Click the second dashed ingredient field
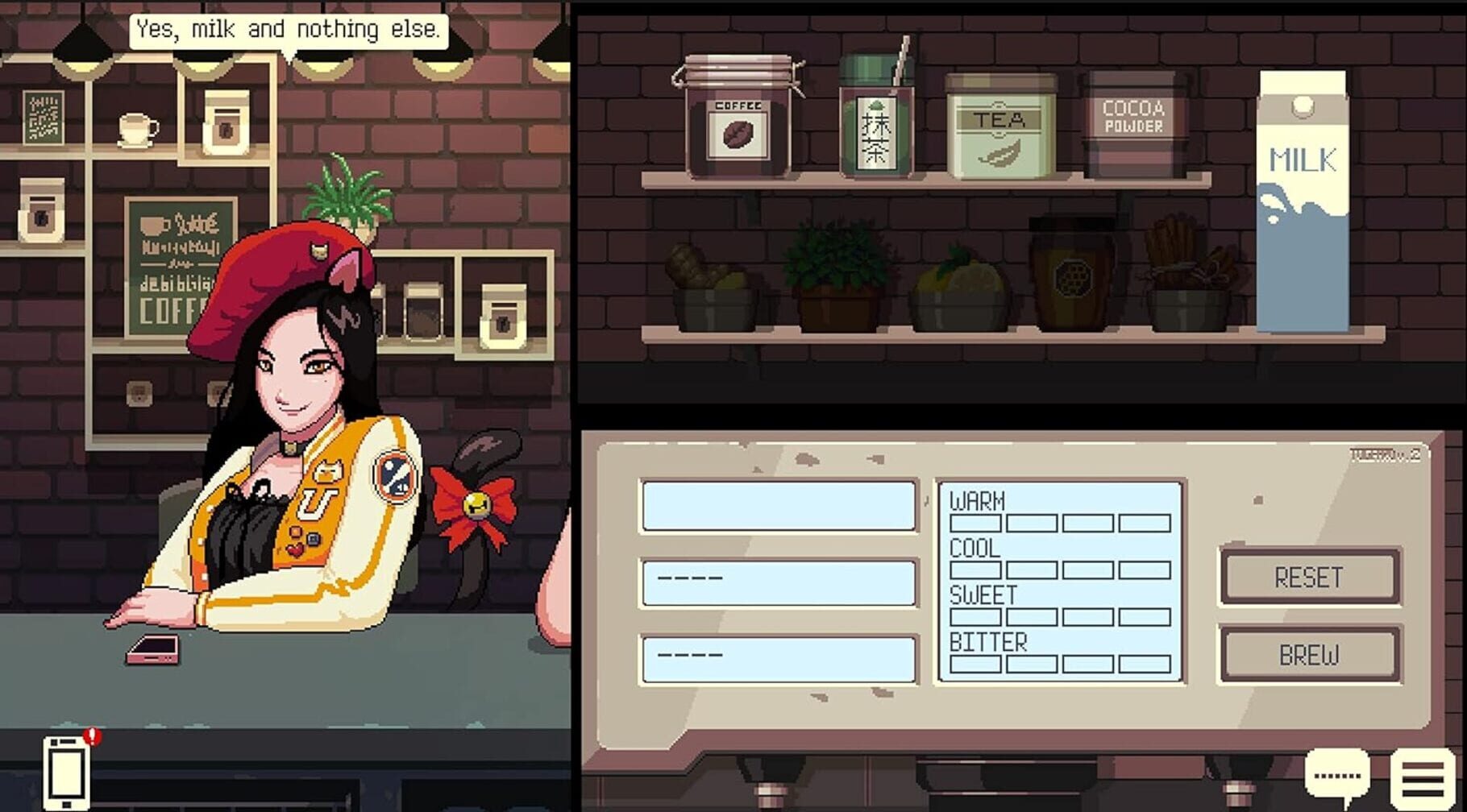The width and height of the screenshot is (1467, 812). pos(775,583)
